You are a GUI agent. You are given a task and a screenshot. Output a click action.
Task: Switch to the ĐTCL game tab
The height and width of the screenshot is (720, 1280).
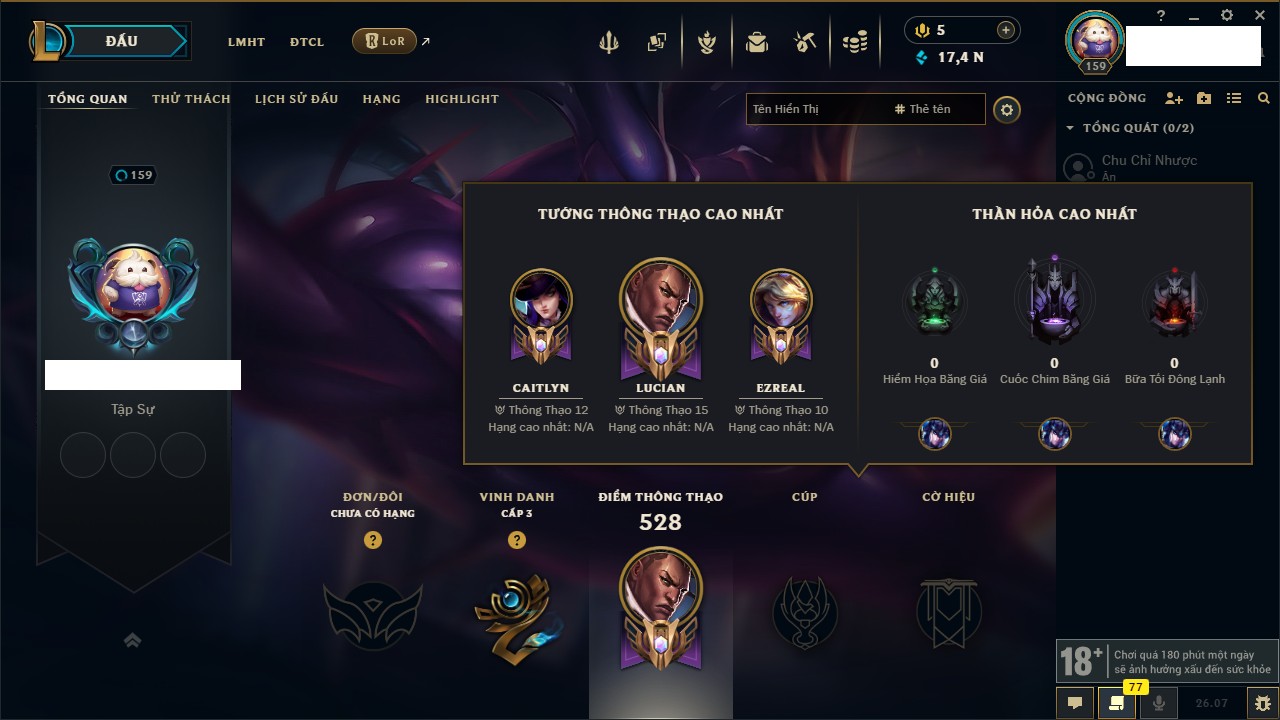coord(307,42)
